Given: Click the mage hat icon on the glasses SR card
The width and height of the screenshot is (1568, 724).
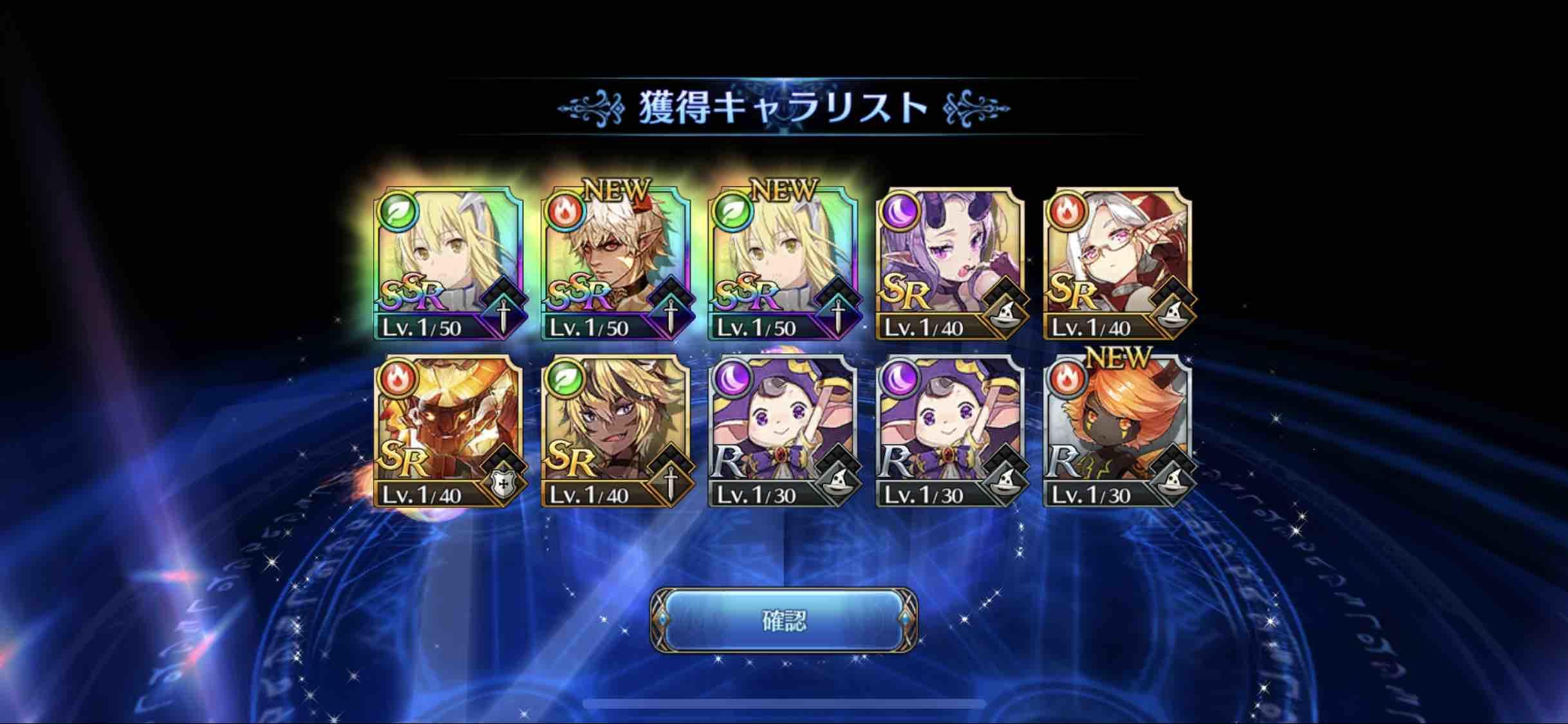Looking at the screenshot, I should click(1173, 317).
